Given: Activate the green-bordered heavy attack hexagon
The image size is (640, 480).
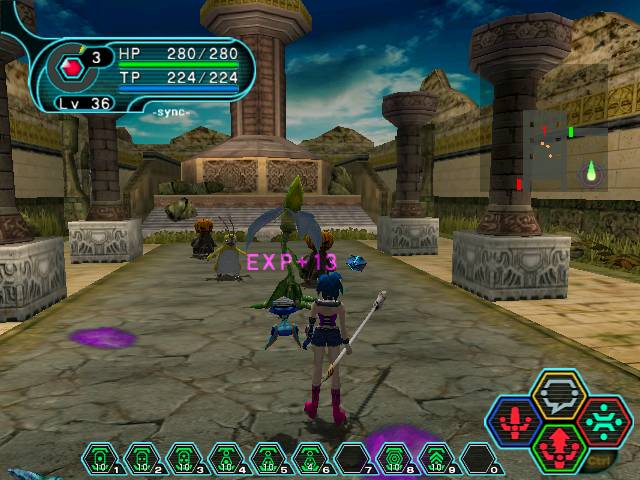Looking at the screenshot, I should [558, 447].
